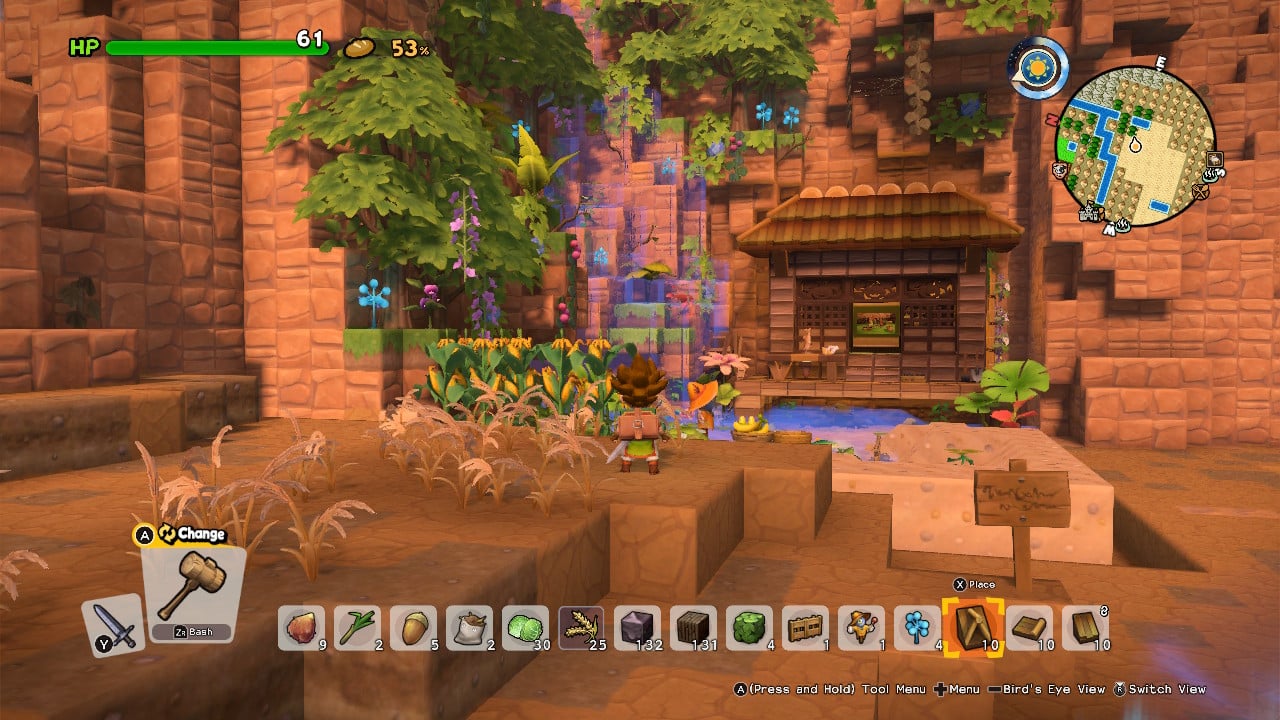Select the acorn hotbar slot
This screenshot has height=720, width=1280.
coord(413,628)
